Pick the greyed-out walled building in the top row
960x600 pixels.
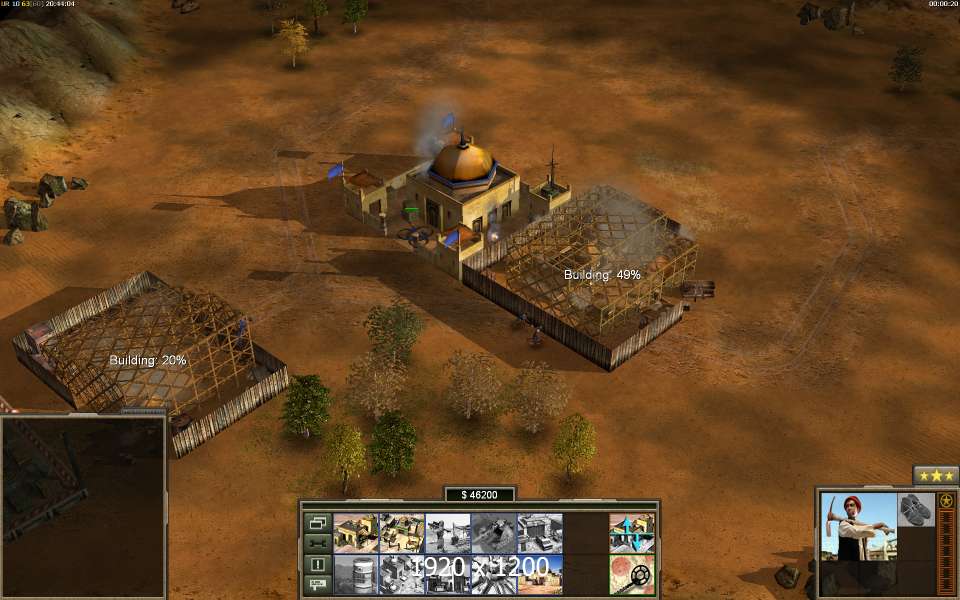[x=539, y=533]
